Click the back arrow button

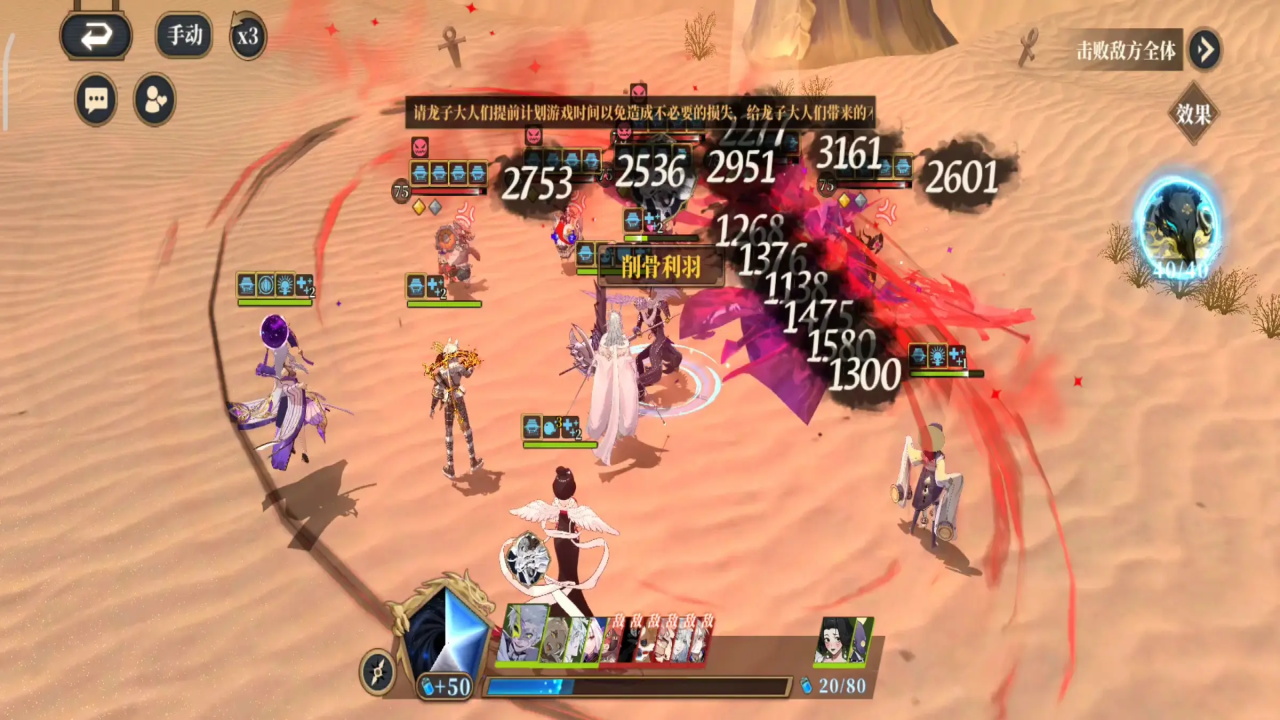[96, 37]
